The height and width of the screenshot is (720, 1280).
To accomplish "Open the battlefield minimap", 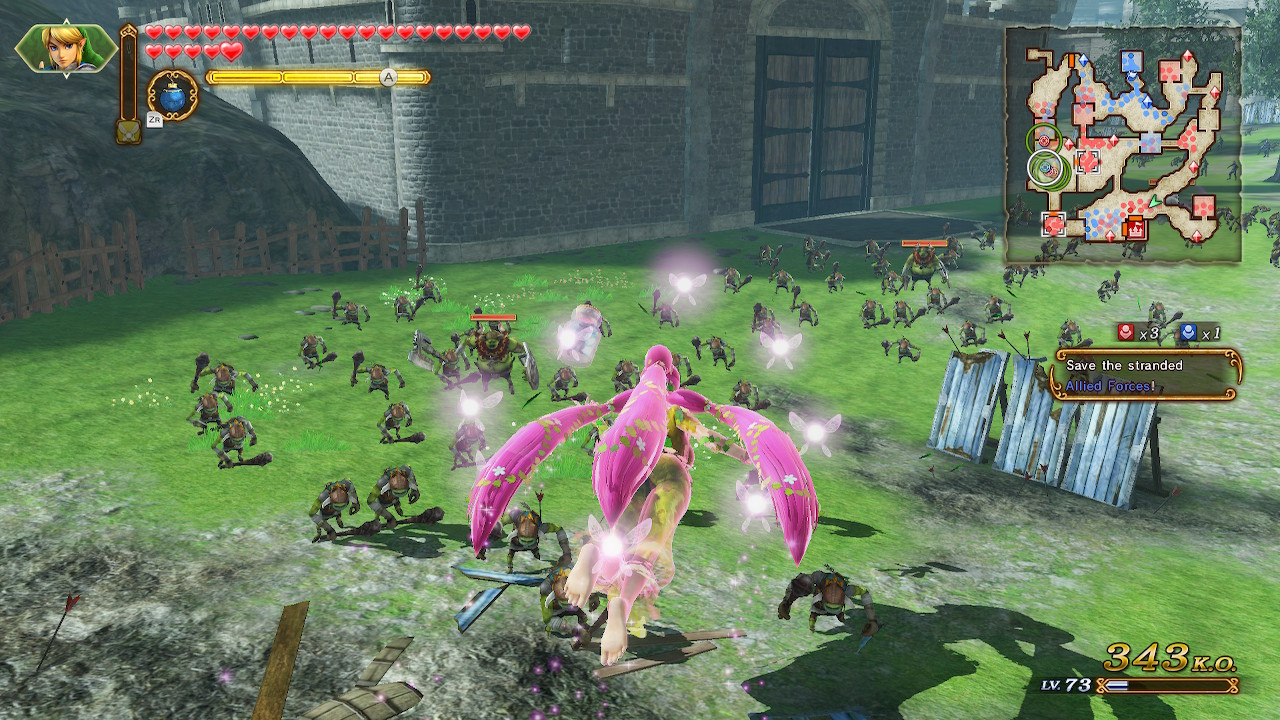I will (1123, 145).
